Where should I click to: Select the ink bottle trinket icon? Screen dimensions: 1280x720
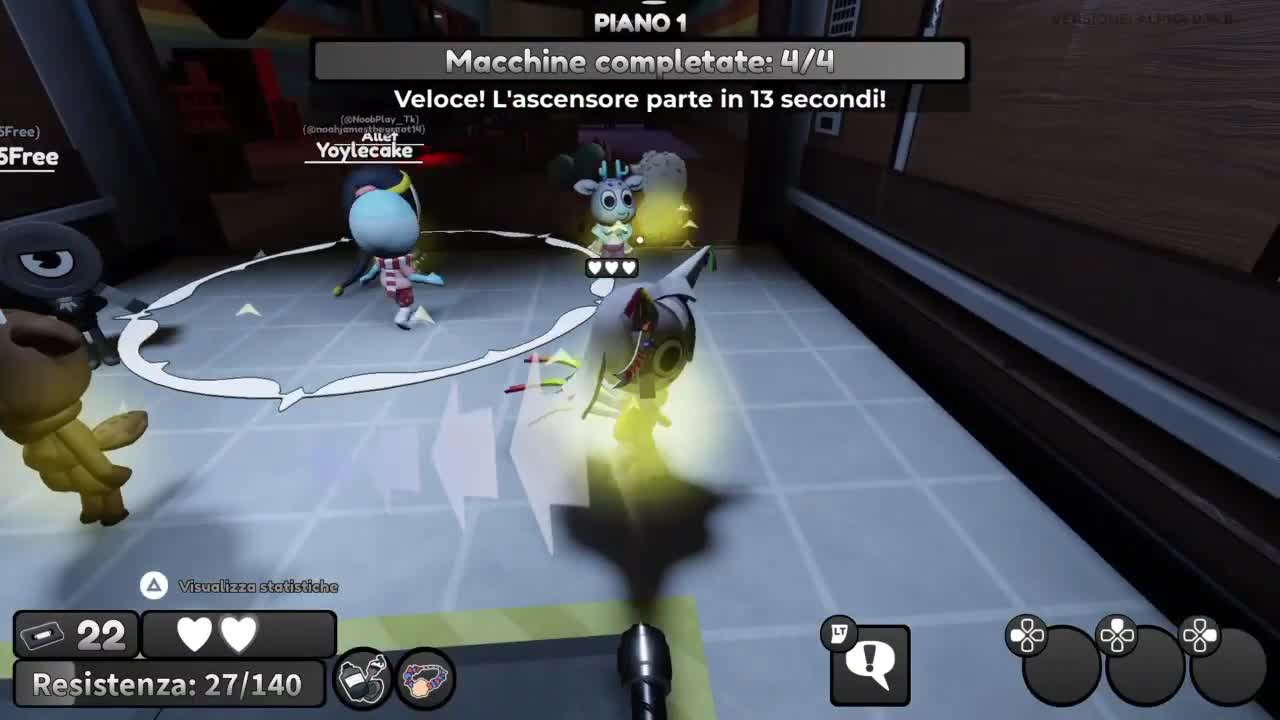coord(363,679)
